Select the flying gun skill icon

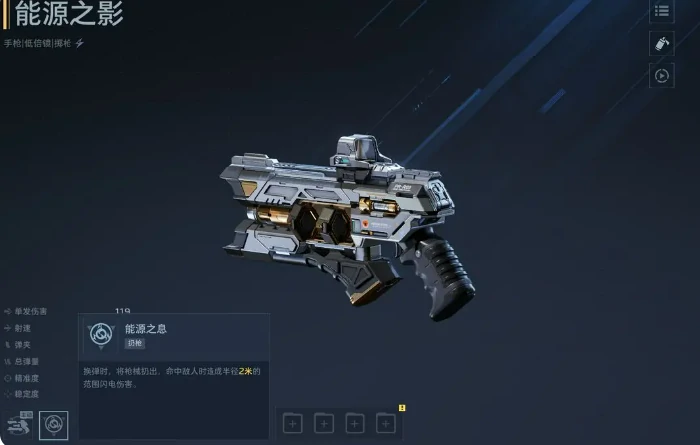(x=19, y=425)
